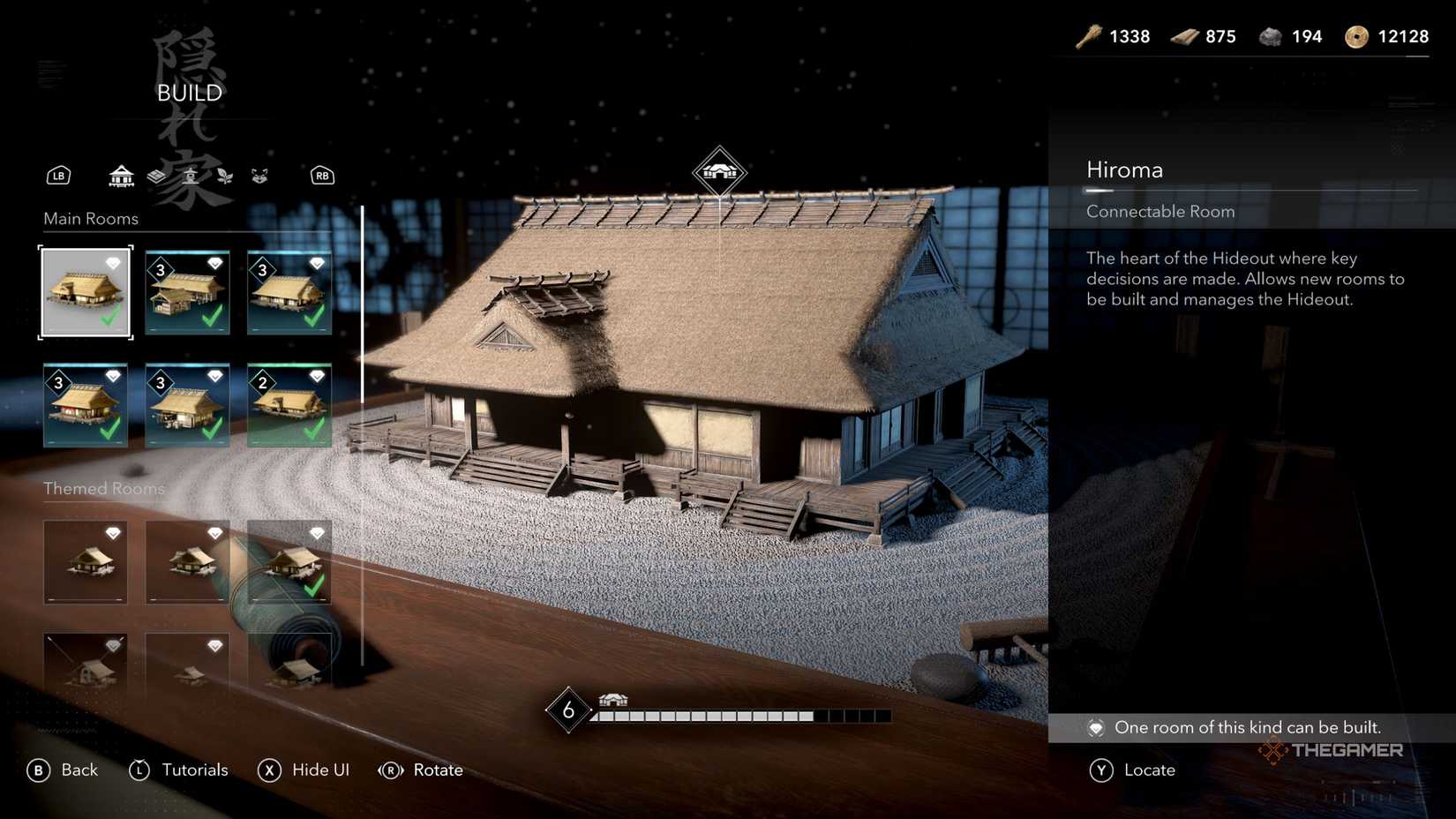Viewport: 1456px width, 819px height.
Task: Open Tutorials from the bottom bar
Action: [x=195, y=770]
